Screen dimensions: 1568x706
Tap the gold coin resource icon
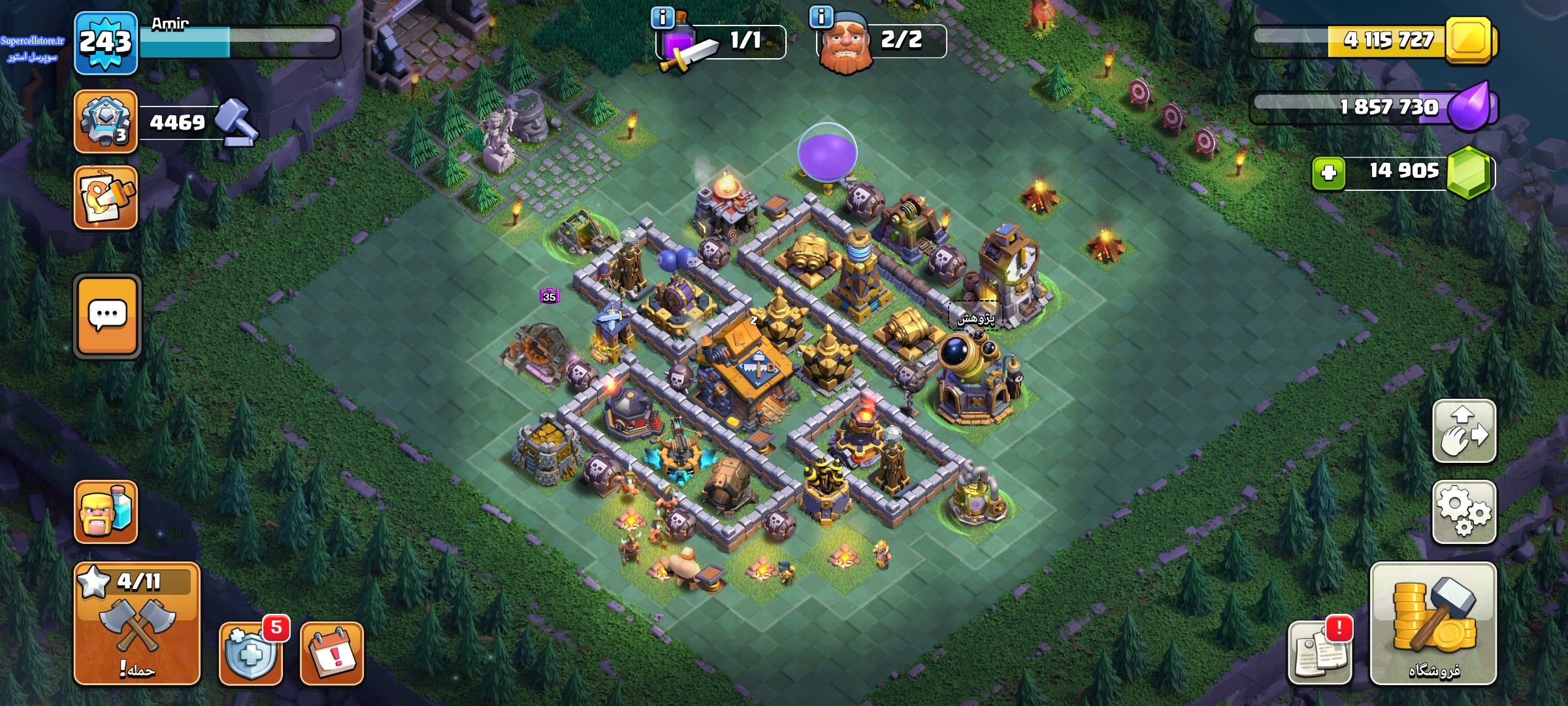point(1470,41)
